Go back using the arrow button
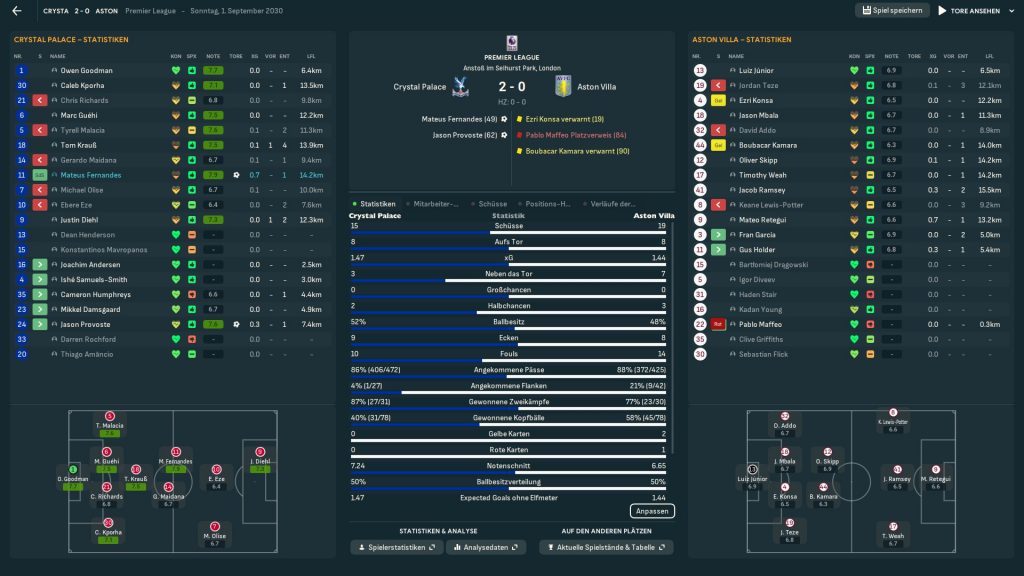Viewport: 1024px width, 576px height. [x=17, y=11]
